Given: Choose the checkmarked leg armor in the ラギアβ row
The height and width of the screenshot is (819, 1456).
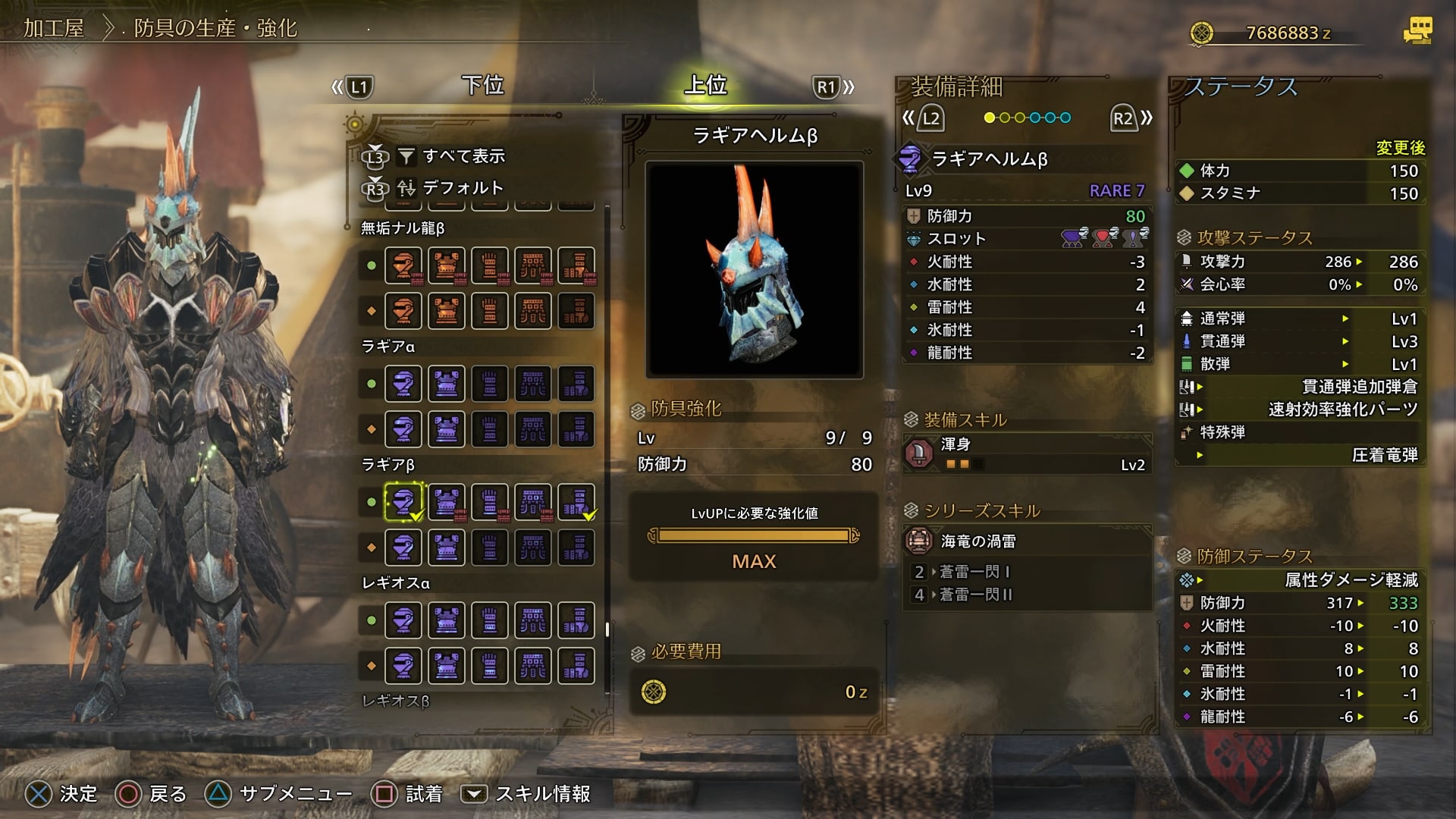Looking at the screenshot, I should (576, 502).
